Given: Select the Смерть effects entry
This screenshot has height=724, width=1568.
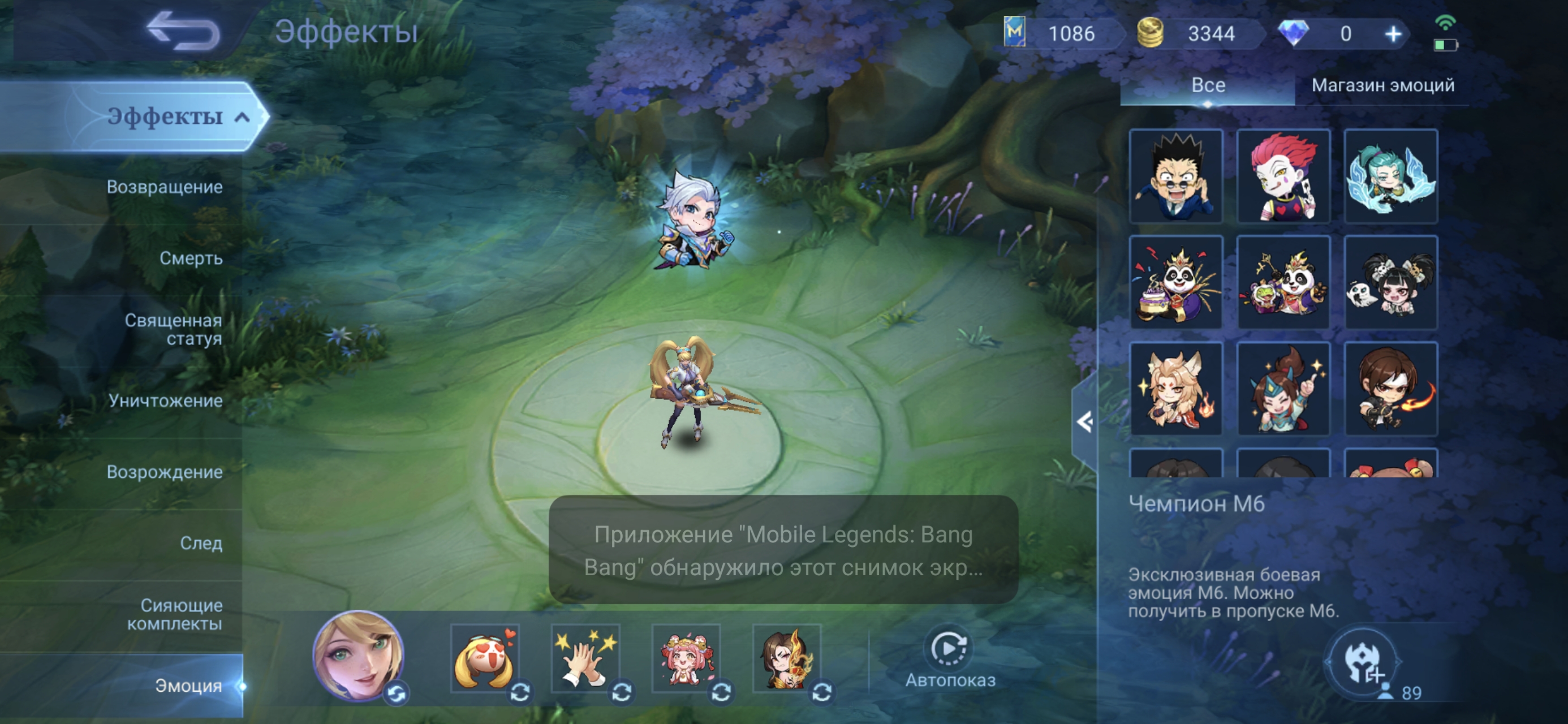Looking at the screenshot, I should point(191,258).
